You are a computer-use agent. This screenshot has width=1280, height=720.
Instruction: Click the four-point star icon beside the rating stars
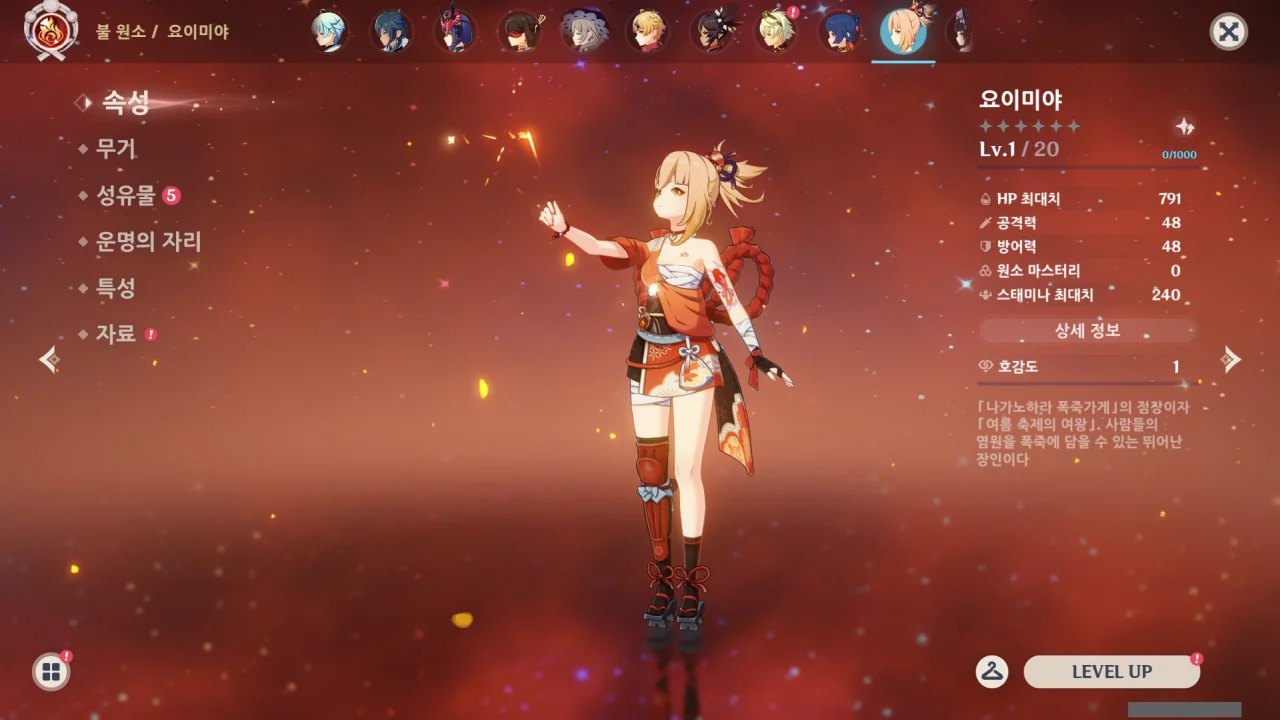coord(1184,127)
